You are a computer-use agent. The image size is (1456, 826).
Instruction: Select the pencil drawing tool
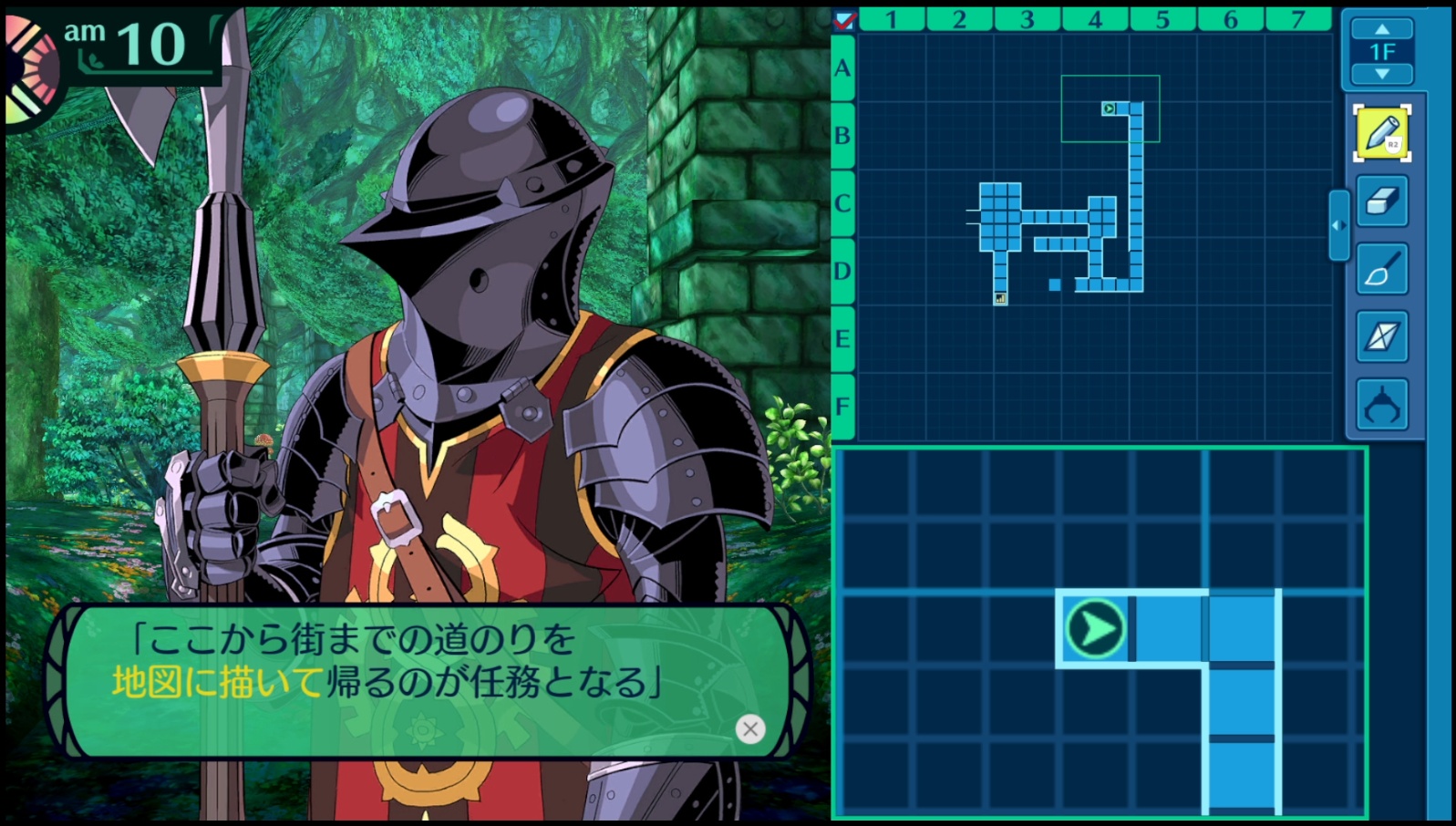pos(1381,133)
